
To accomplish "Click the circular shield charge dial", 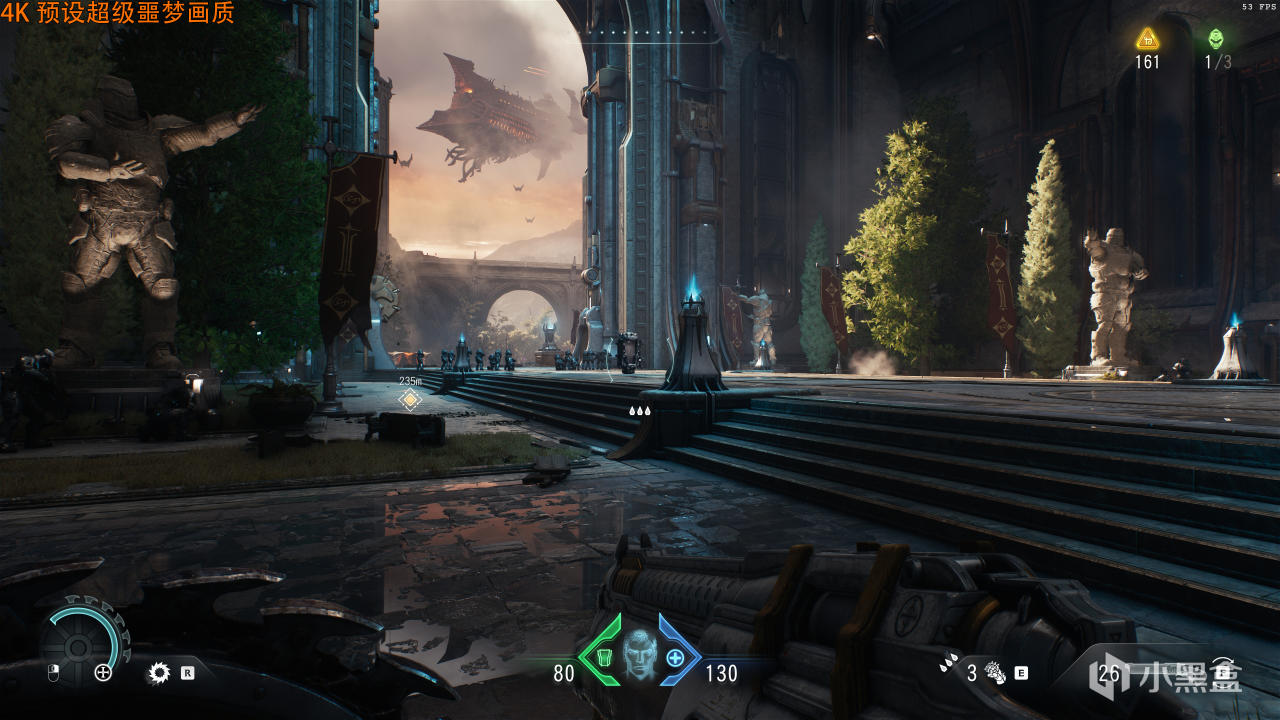I will click(84, 638).
